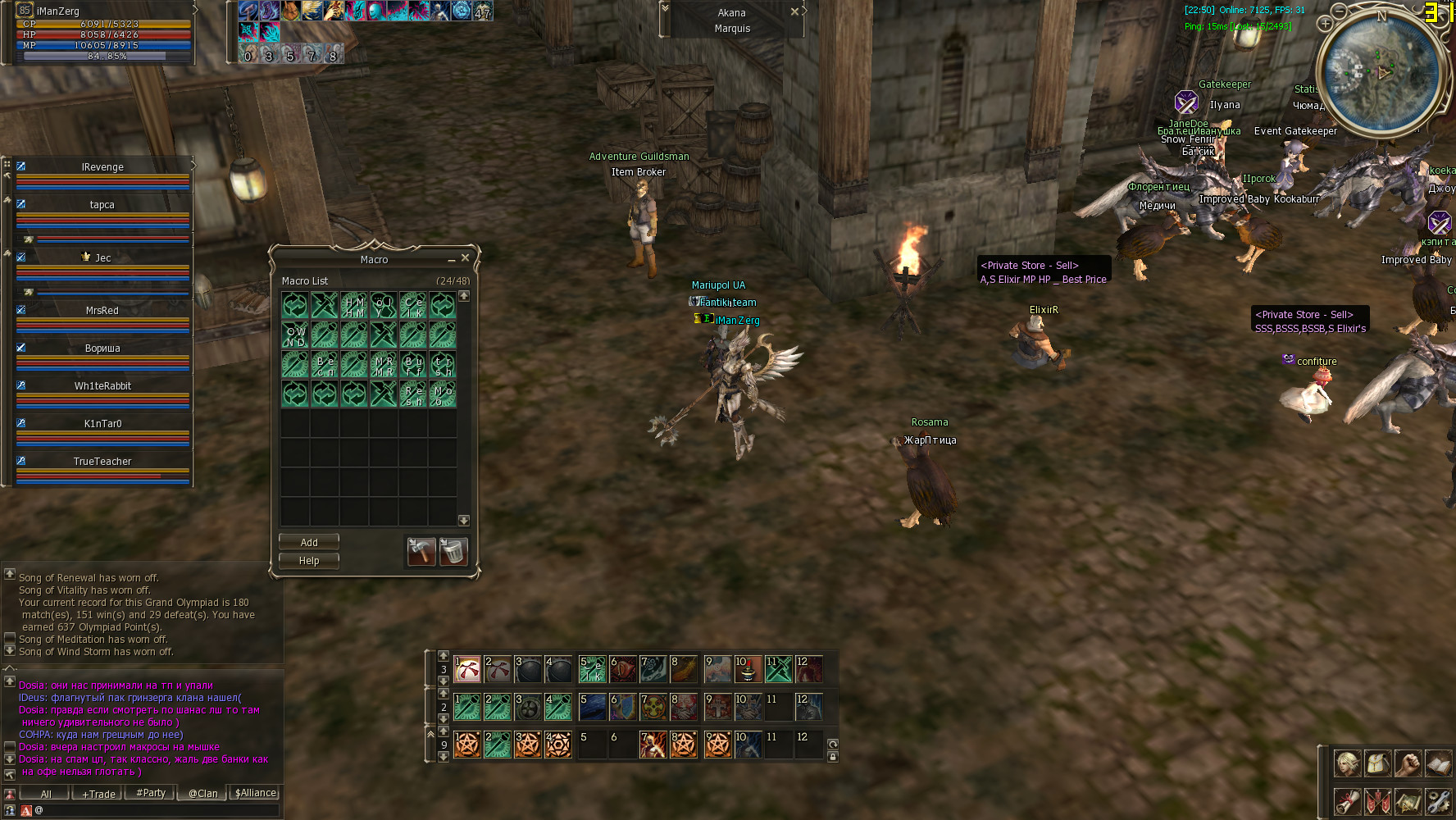Show the $Alliance chat tab

coord(256,793)
